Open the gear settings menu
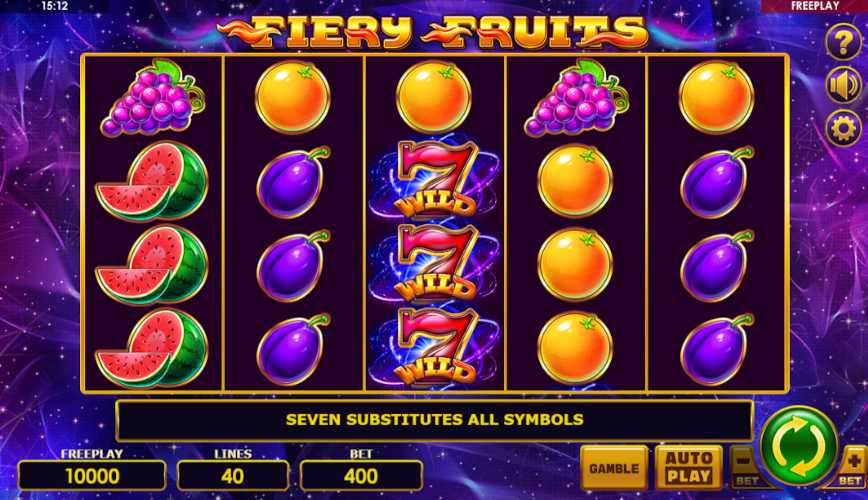 [843, 128]
